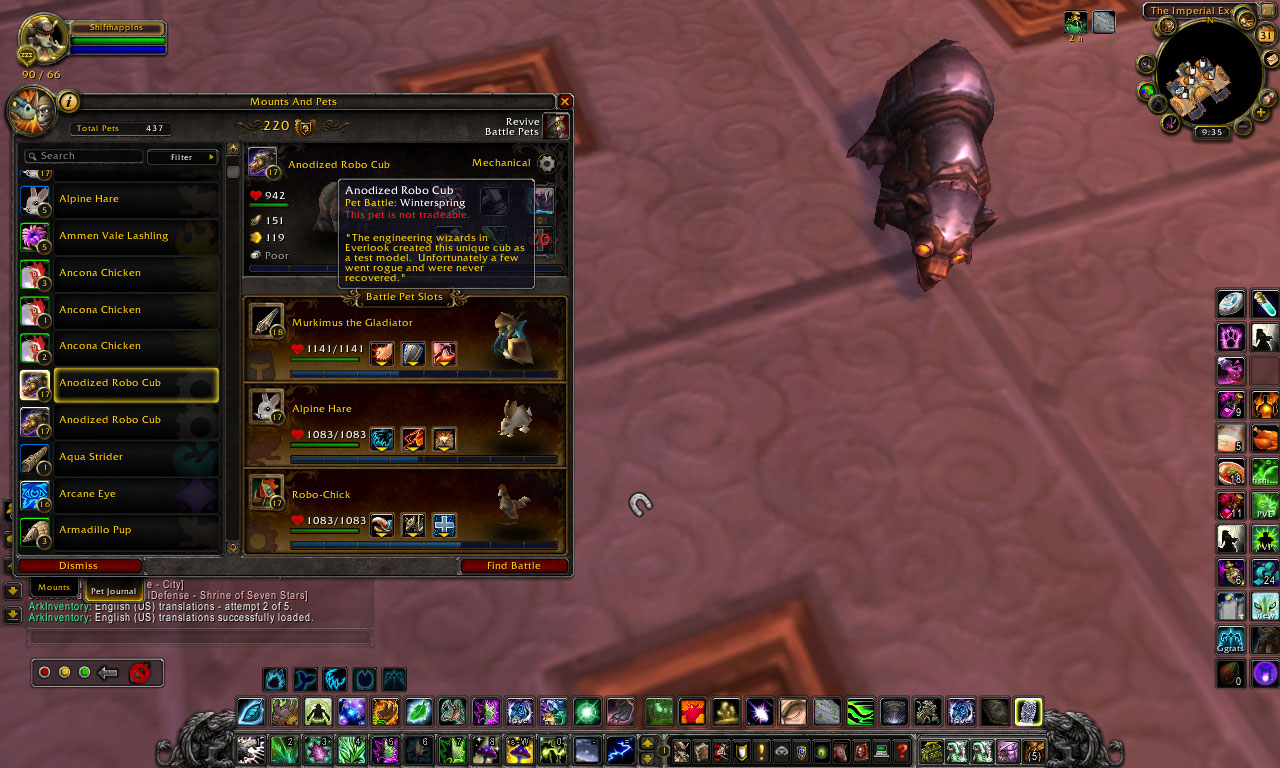Open Robo-Chick's second ability flyout
The height and width of the screenshot is (768, 1280).
pos(412,526)
